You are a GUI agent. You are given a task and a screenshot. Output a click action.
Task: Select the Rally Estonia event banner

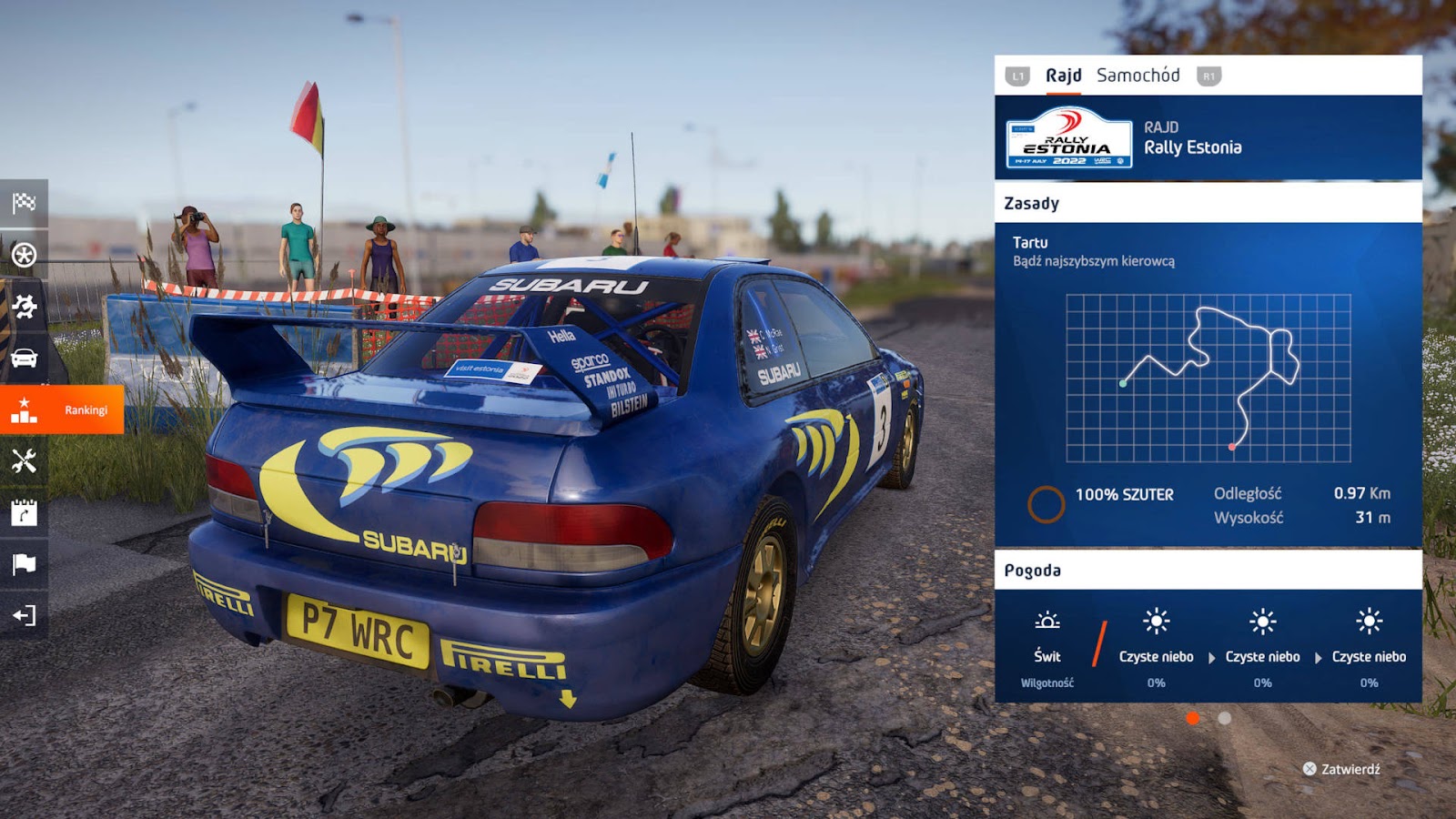click(x=1208, y=138)
